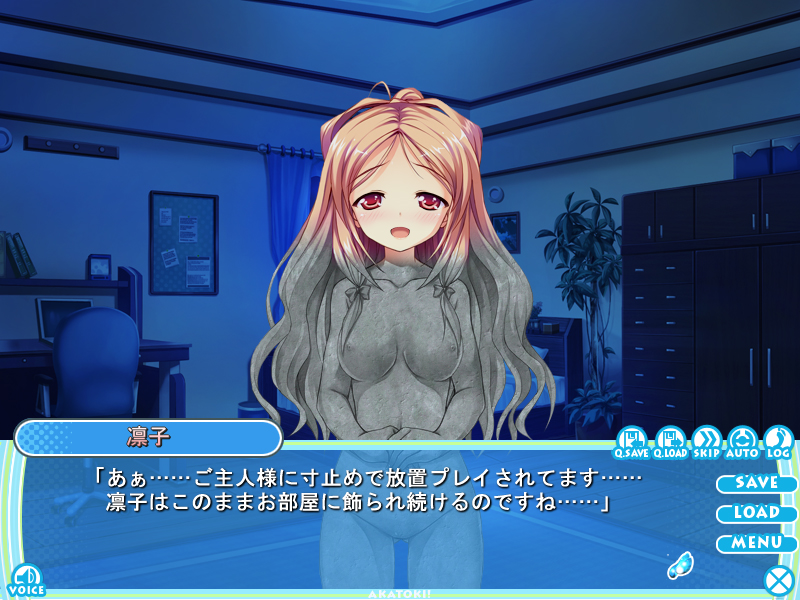This screenshot has height=600, width=800.
Task: Open the SAVE screen
Action: [756, 483]
